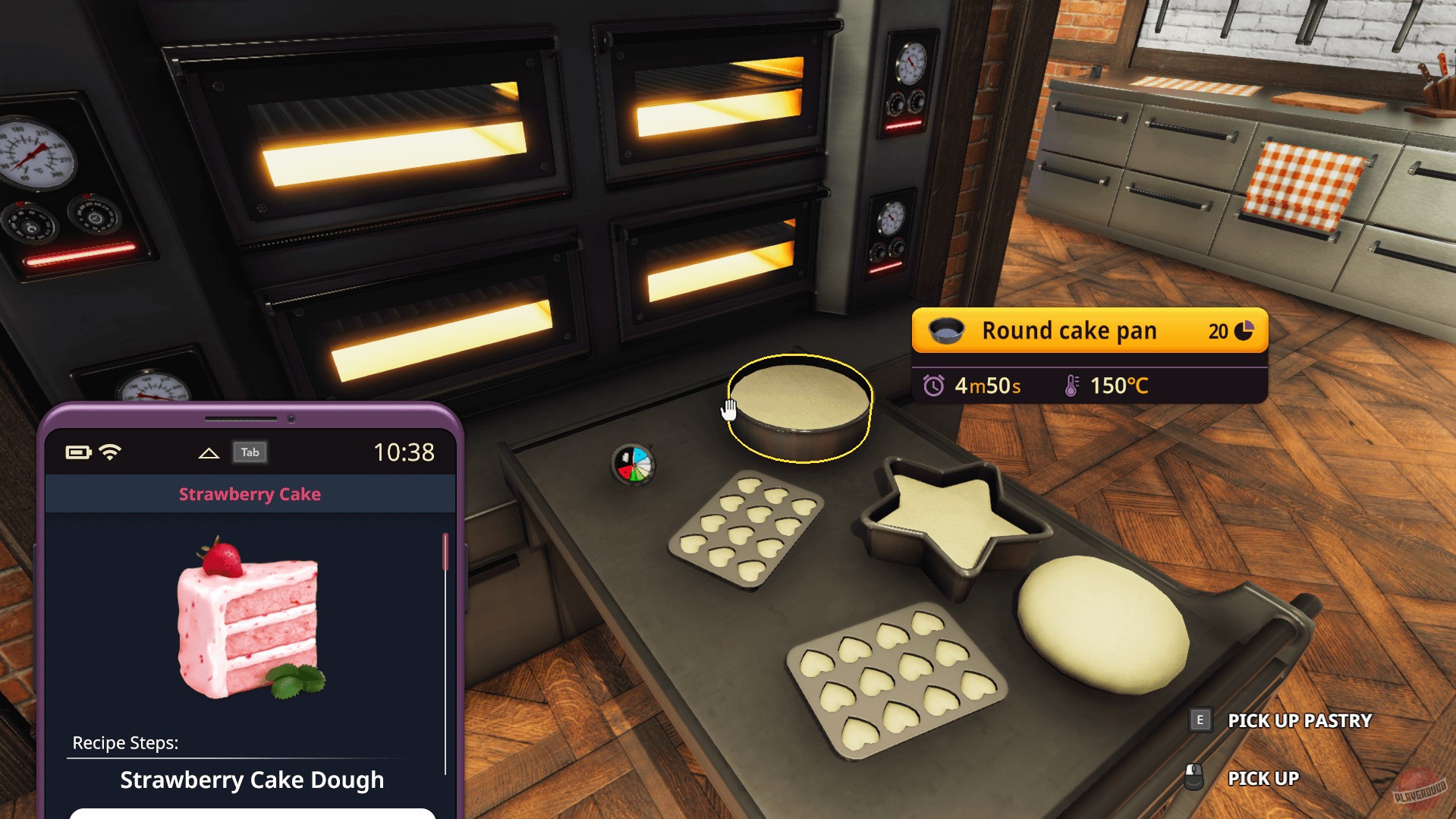Click the alarm clock icon showing 4m50s

tap(936, 386)
